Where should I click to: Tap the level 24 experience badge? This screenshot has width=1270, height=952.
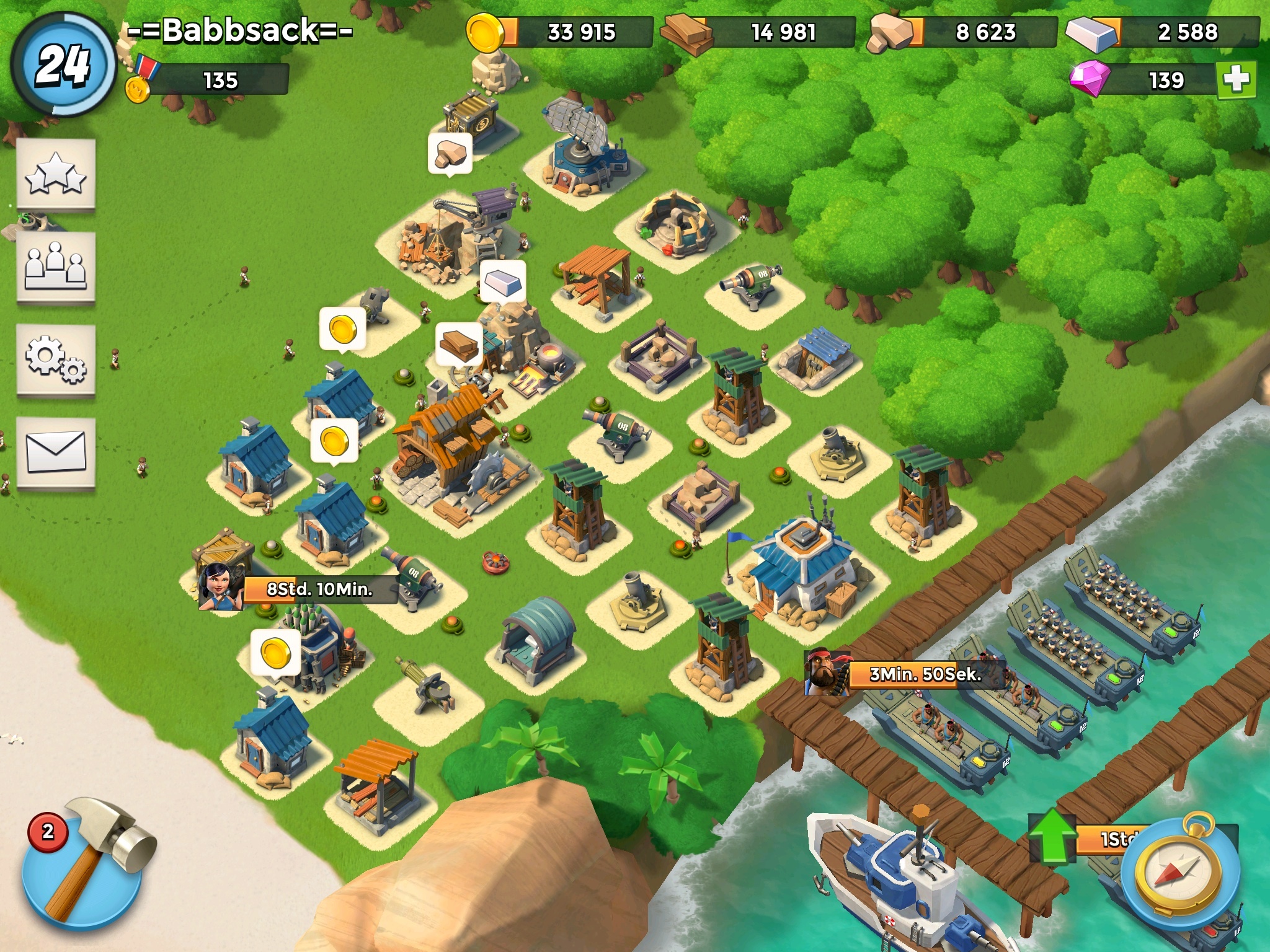(x=63, y=64)
